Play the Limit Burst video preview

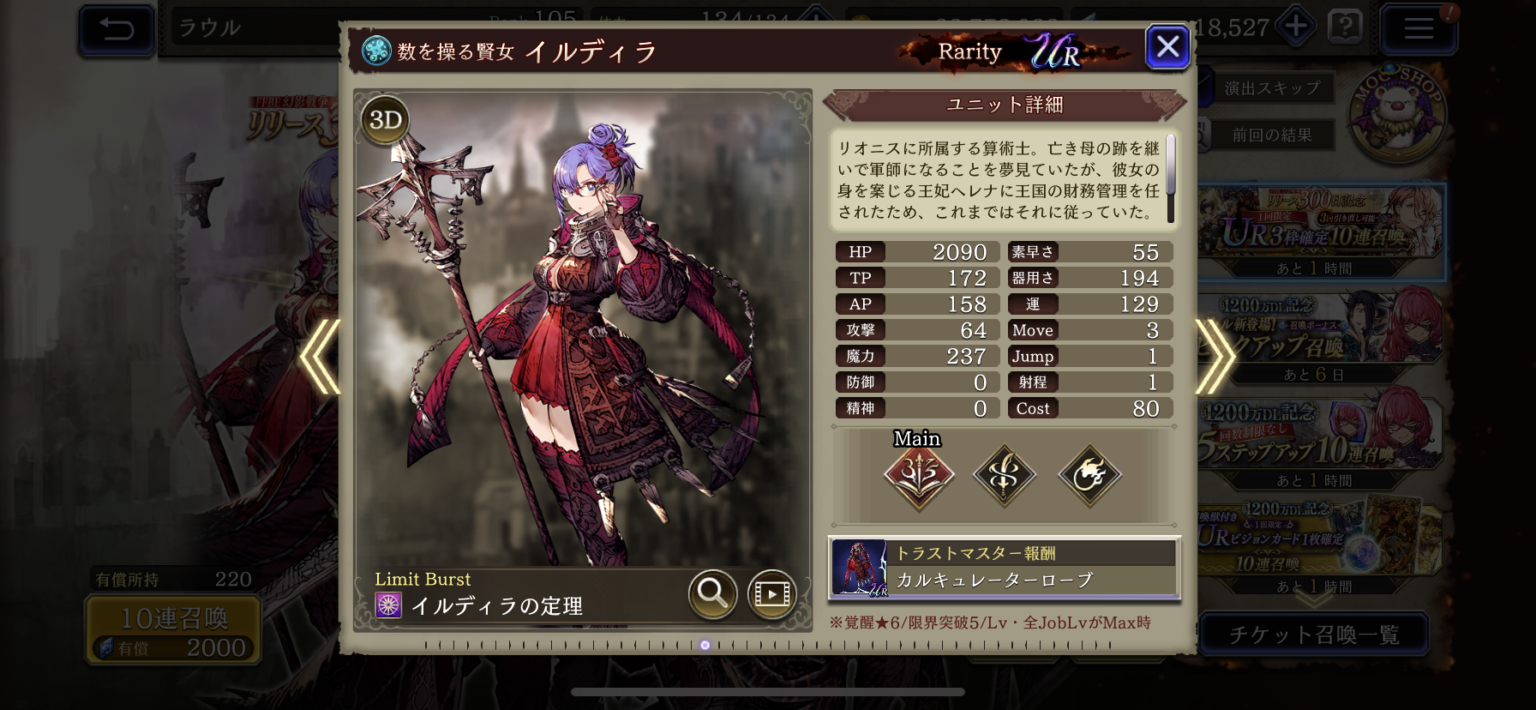pyautogui.click(x=772, y=594)
